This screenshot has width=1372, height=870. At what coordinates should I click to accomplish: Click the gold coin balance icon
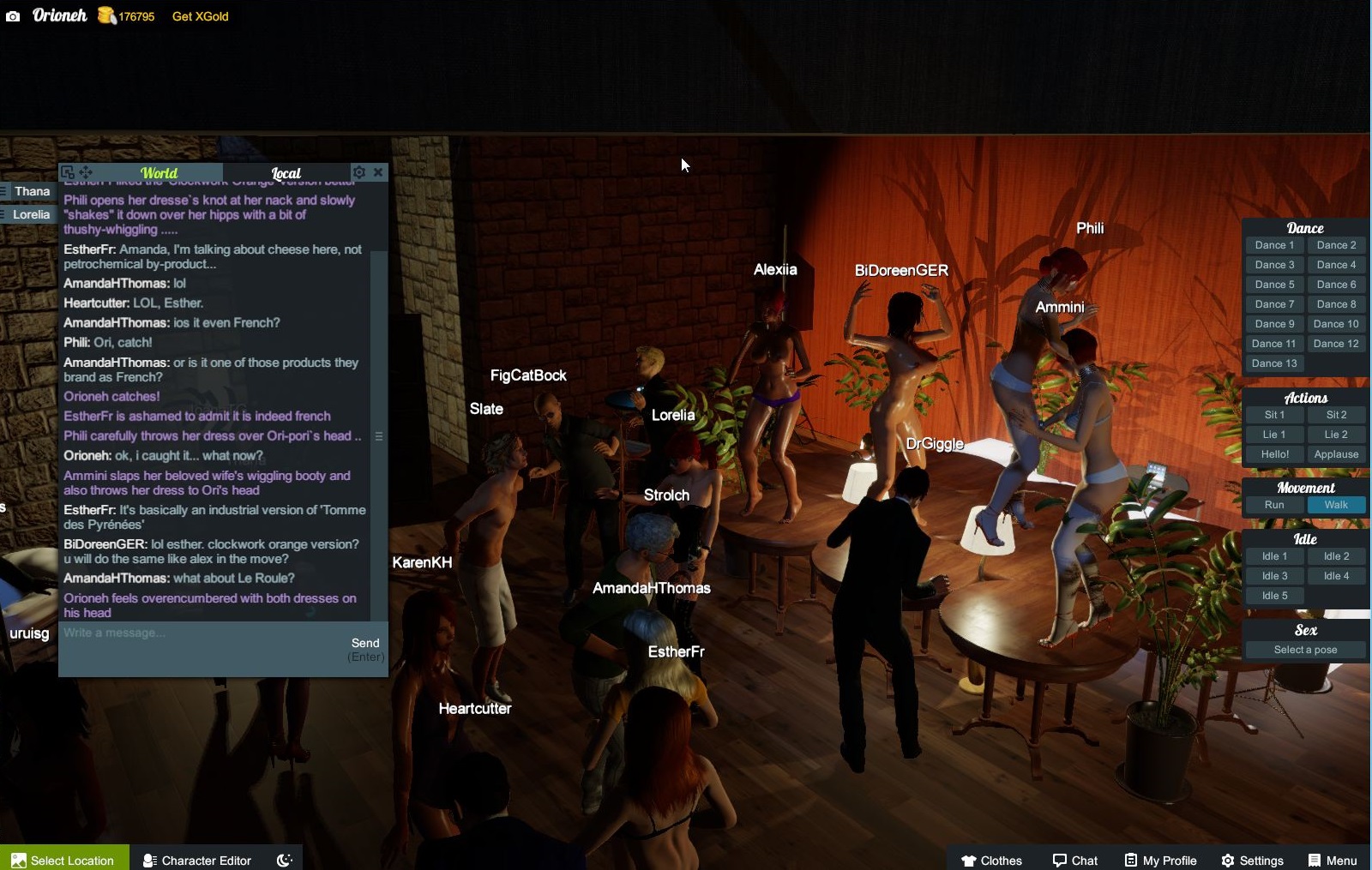click(x=105, y=15)
